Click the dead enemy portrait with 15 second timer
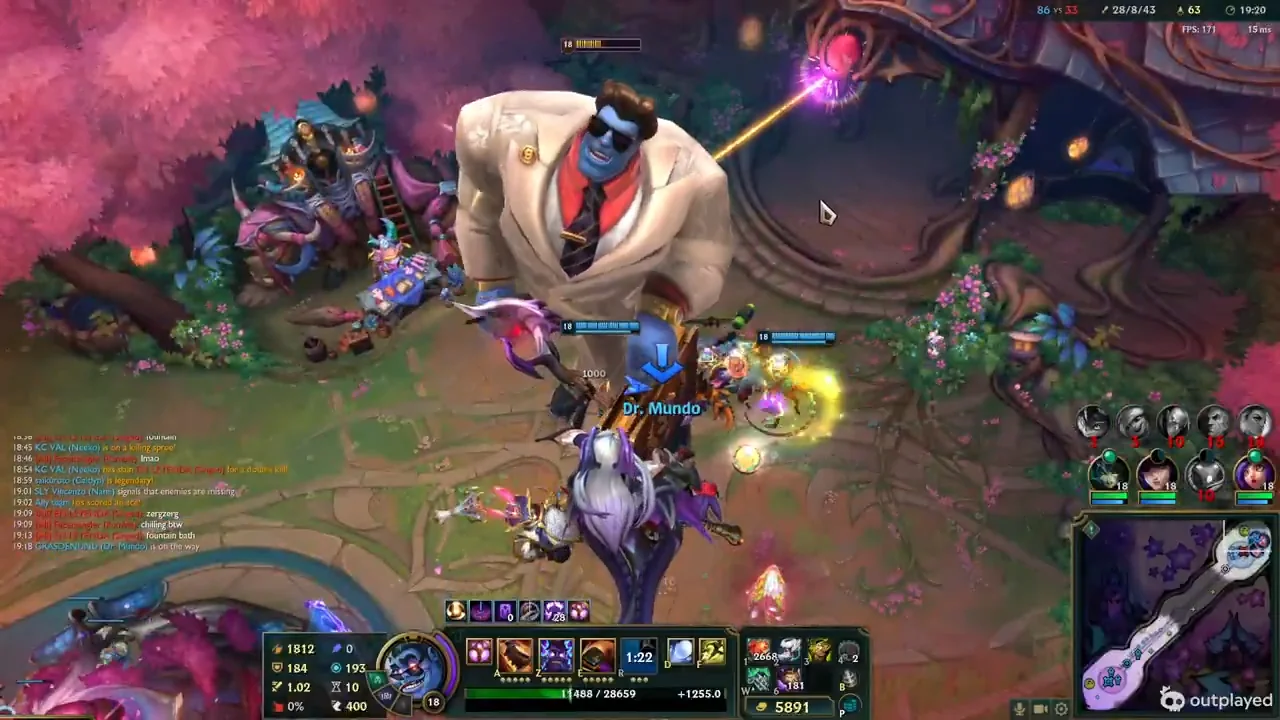 1213,421
